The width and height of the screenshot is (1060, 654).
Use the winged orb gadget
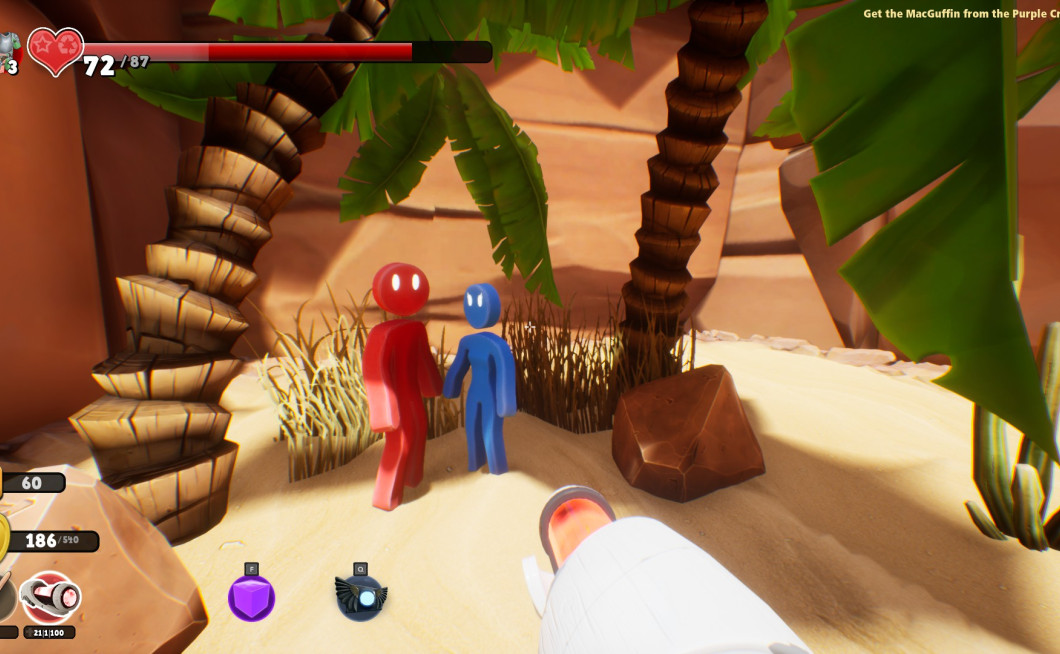tap(360, 597)
